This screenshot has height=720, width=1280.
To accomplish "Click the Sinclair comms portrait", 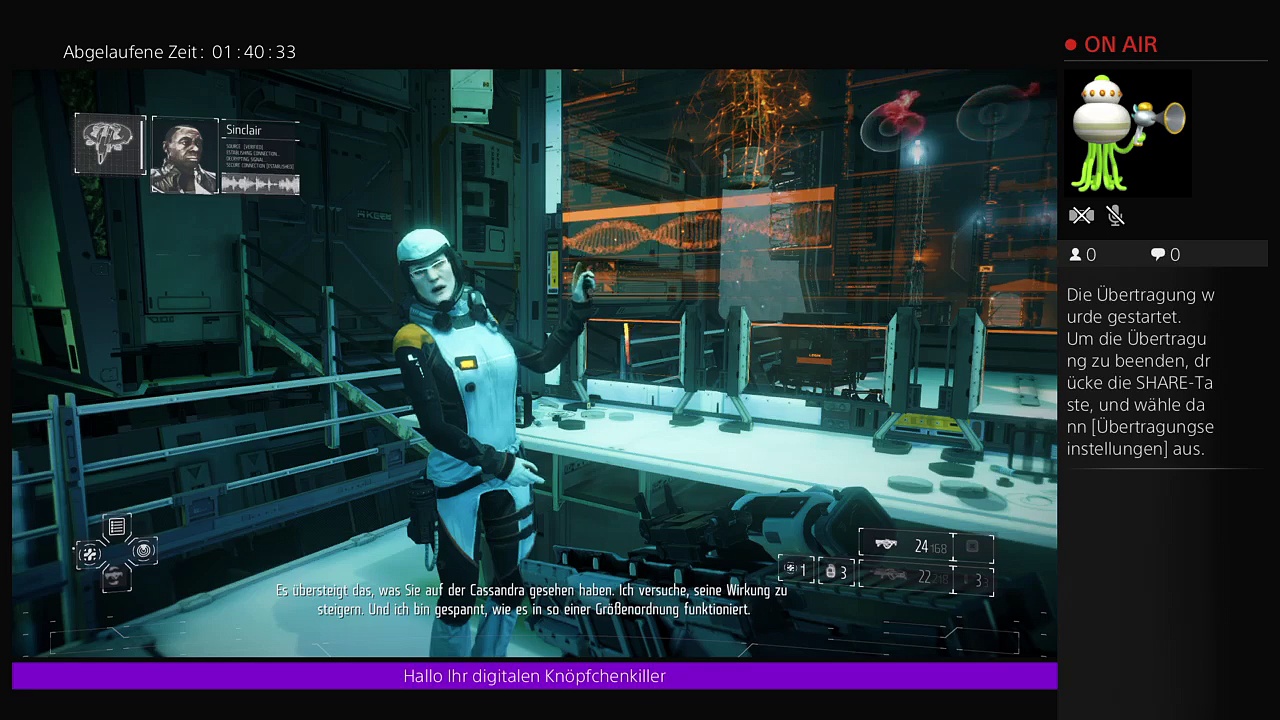I will (x=184, y=155).
